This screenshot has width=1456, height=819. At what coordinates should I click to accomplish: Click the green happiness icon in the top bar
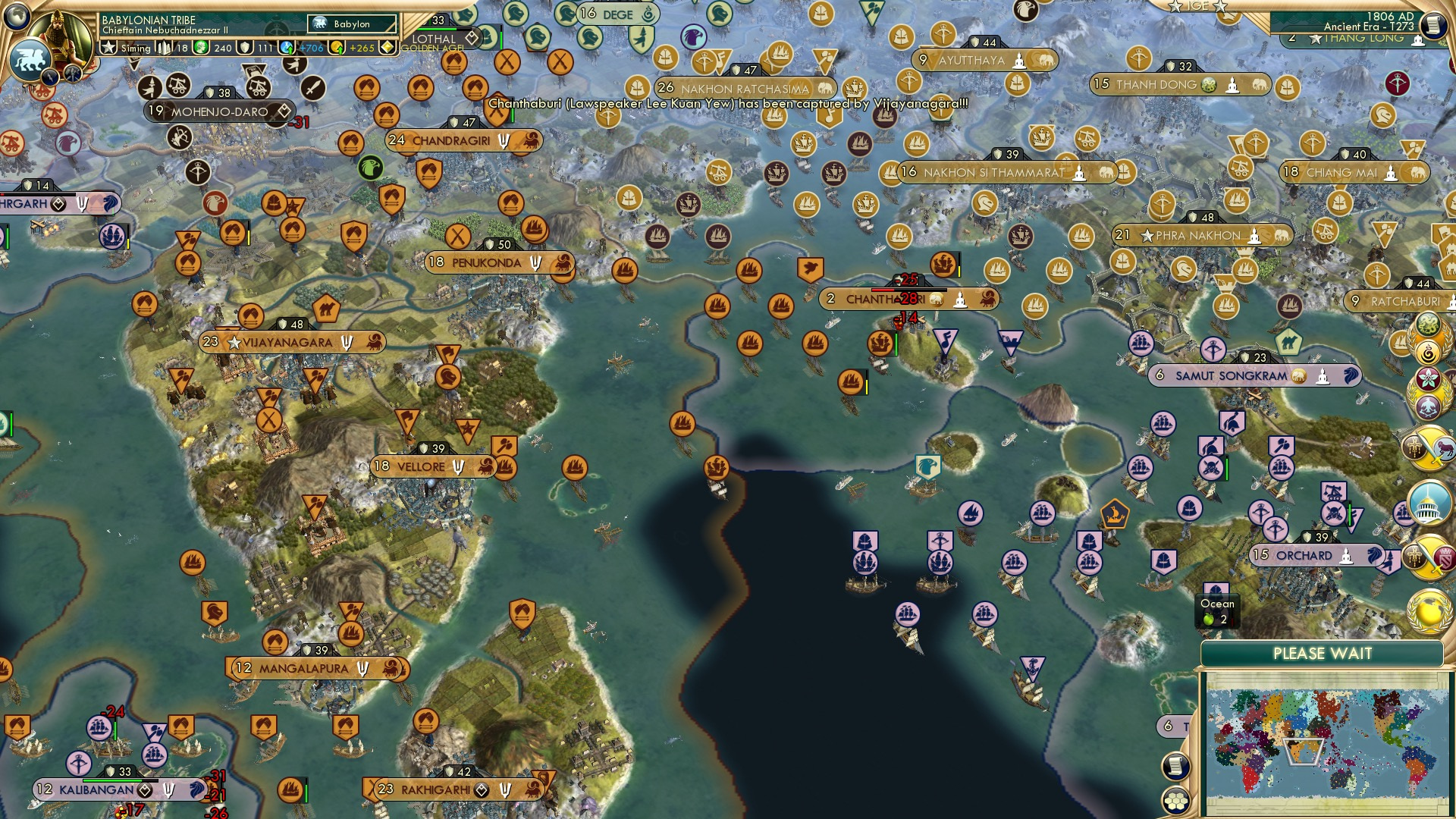click(200, 47)
